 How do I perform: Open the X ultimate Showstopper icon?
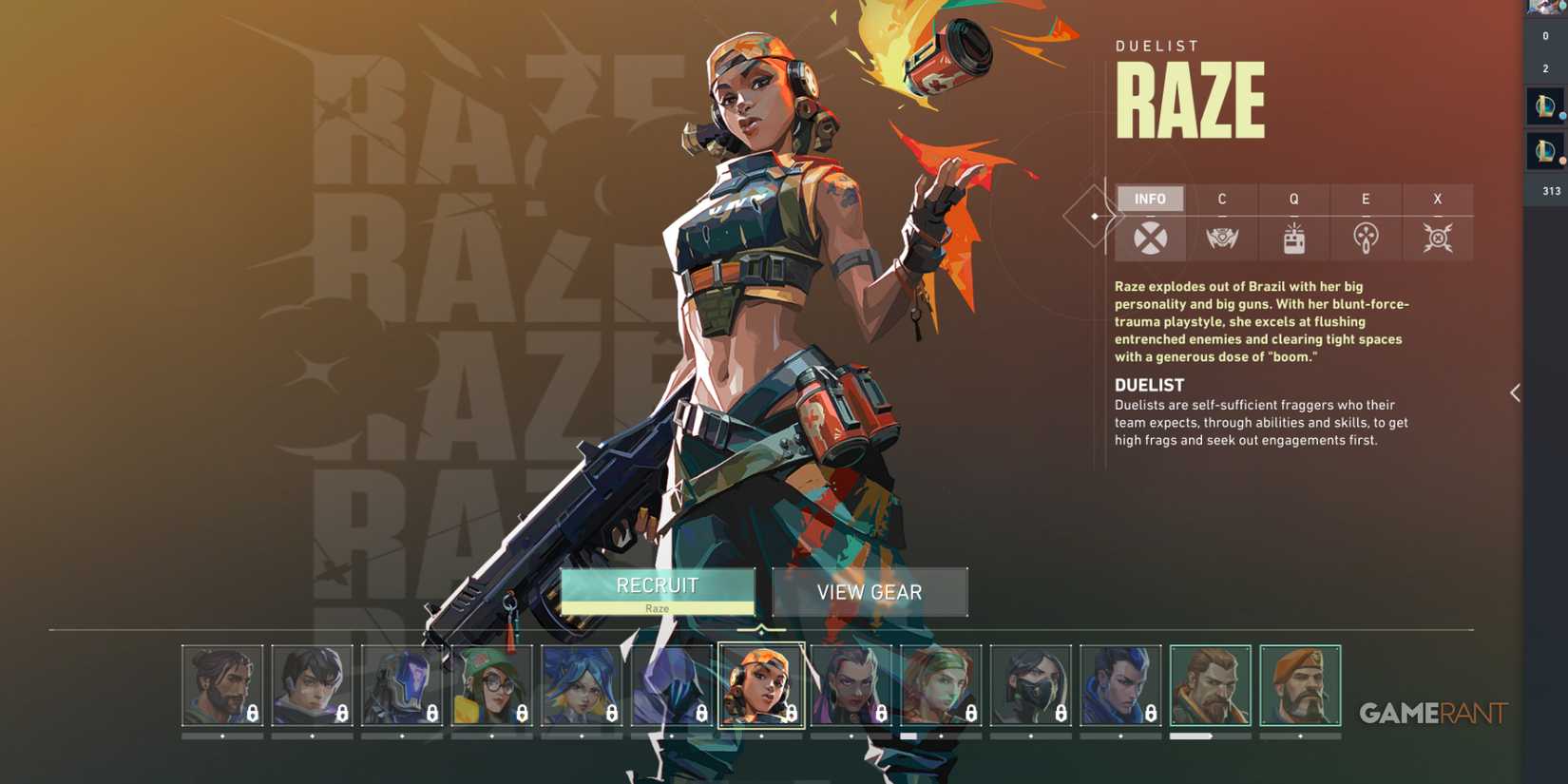1437,238
